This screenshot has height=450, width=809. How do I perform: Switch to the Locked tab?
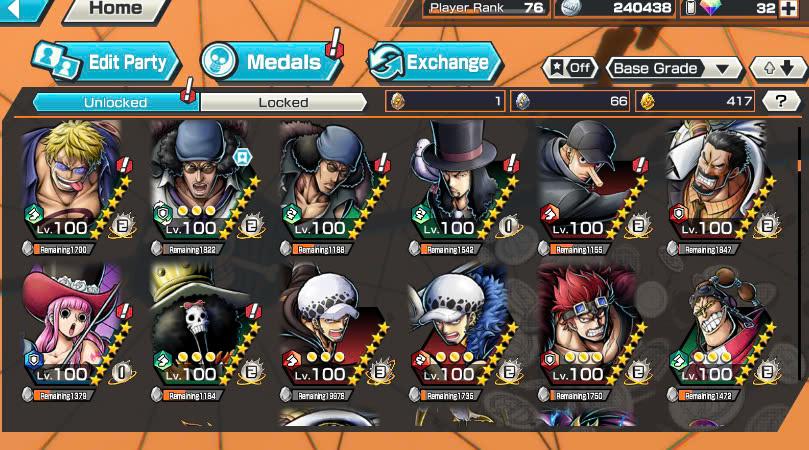coord(283,102)
